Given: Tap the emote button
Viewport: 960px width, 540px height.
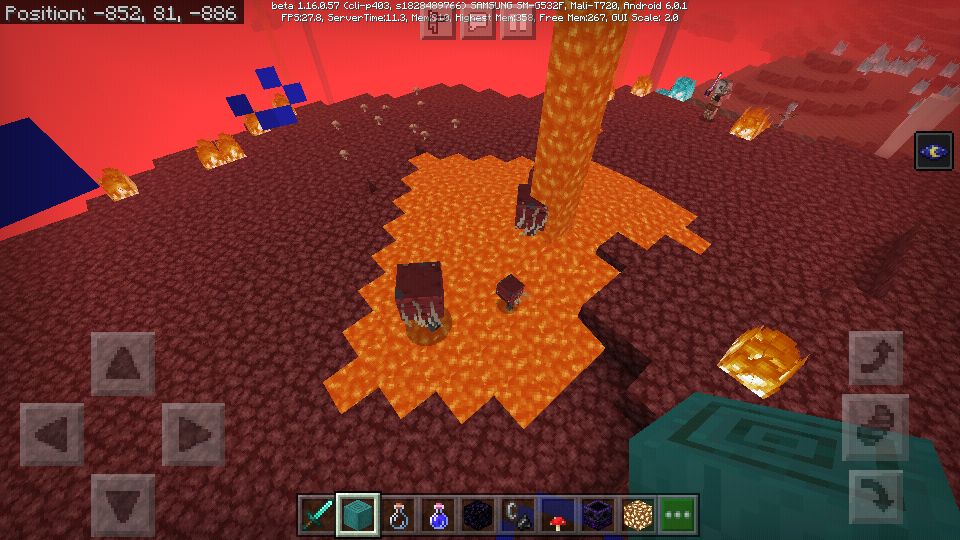Looking at the screenshot, I should coord(437,24).
